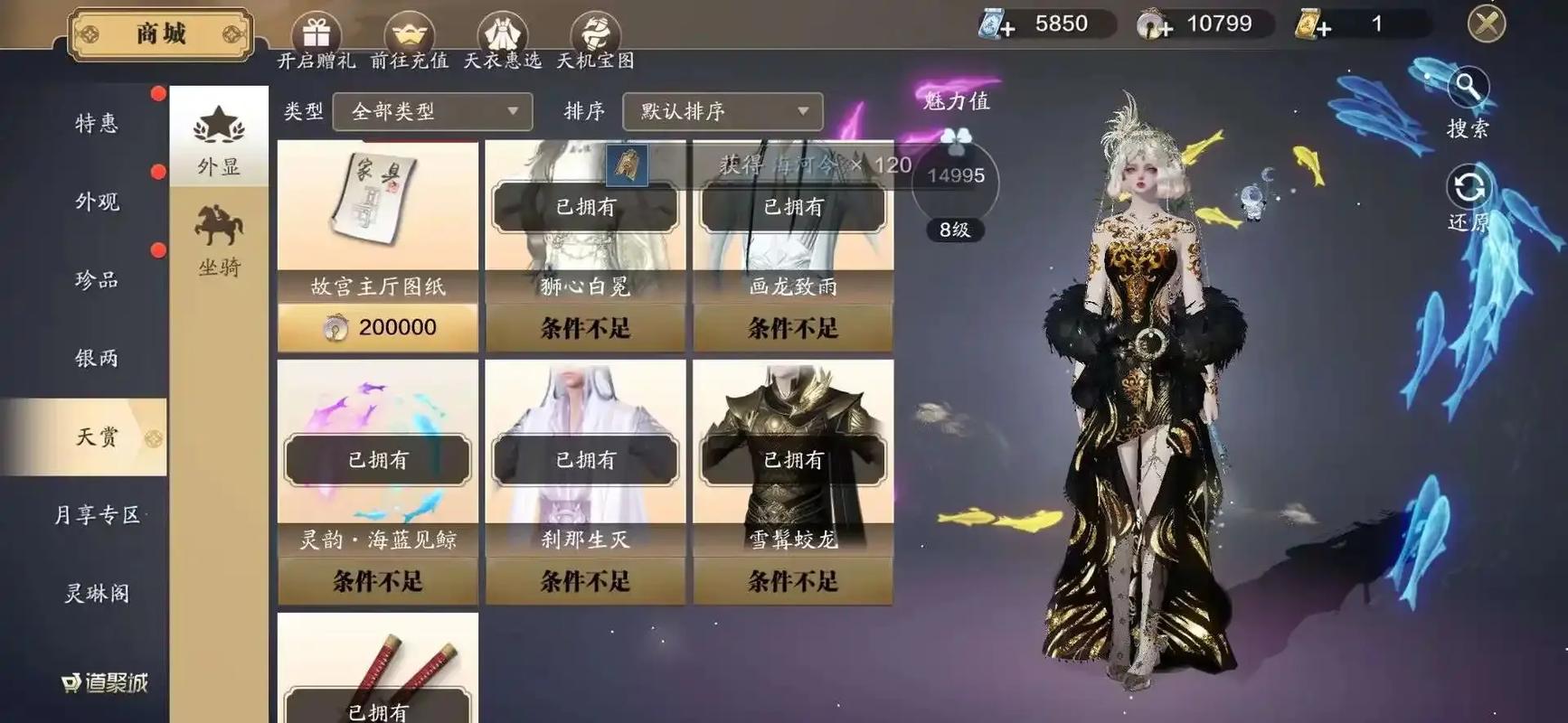Viewport: 1568px width, 723px height.
Task: Toggle ownership view on 灵韵·海蓝见鲸 item
Action: 377,460
